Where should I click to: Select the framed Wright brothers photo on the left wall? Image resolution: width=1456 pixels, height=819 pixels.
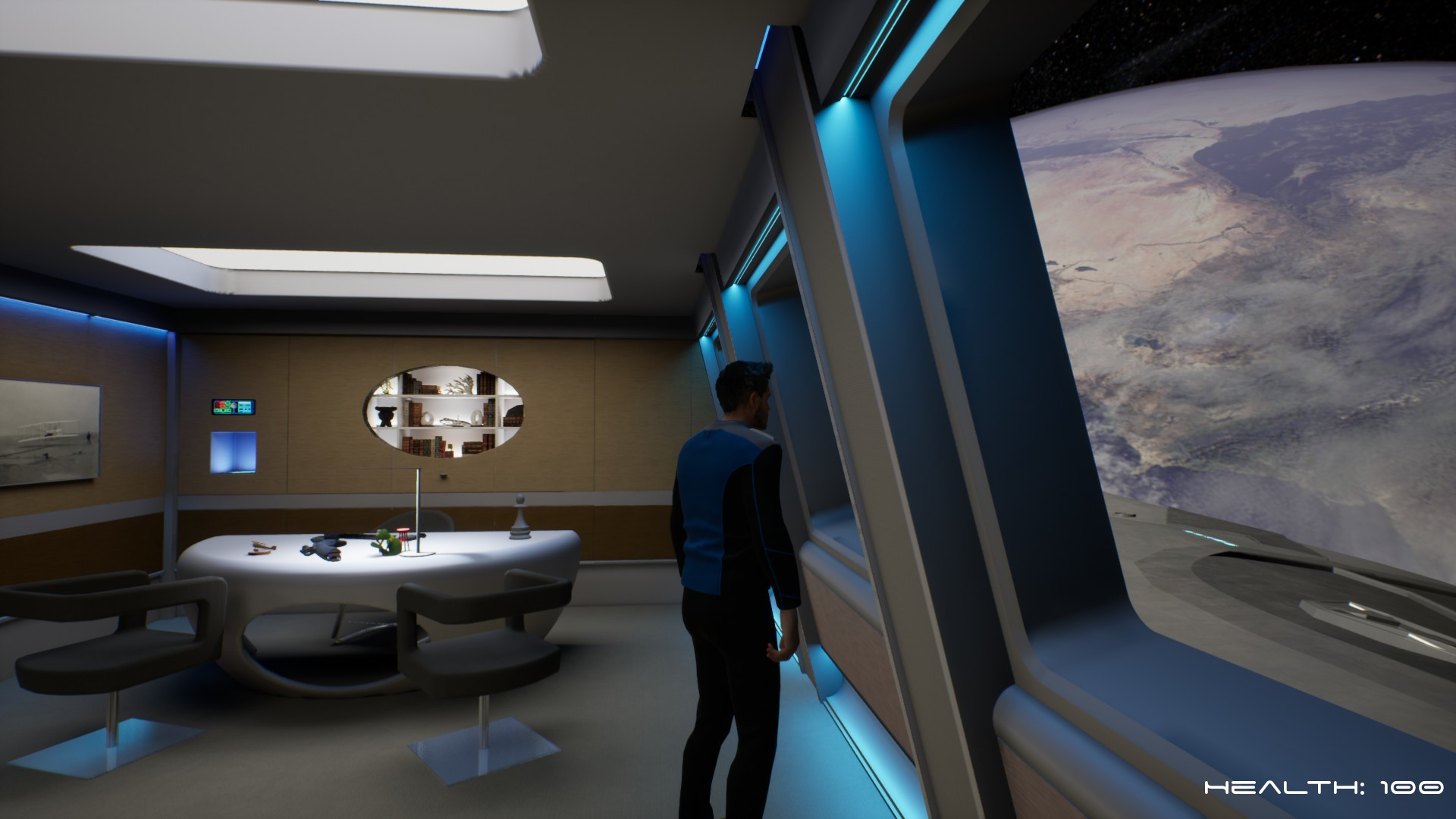point(45,432)
